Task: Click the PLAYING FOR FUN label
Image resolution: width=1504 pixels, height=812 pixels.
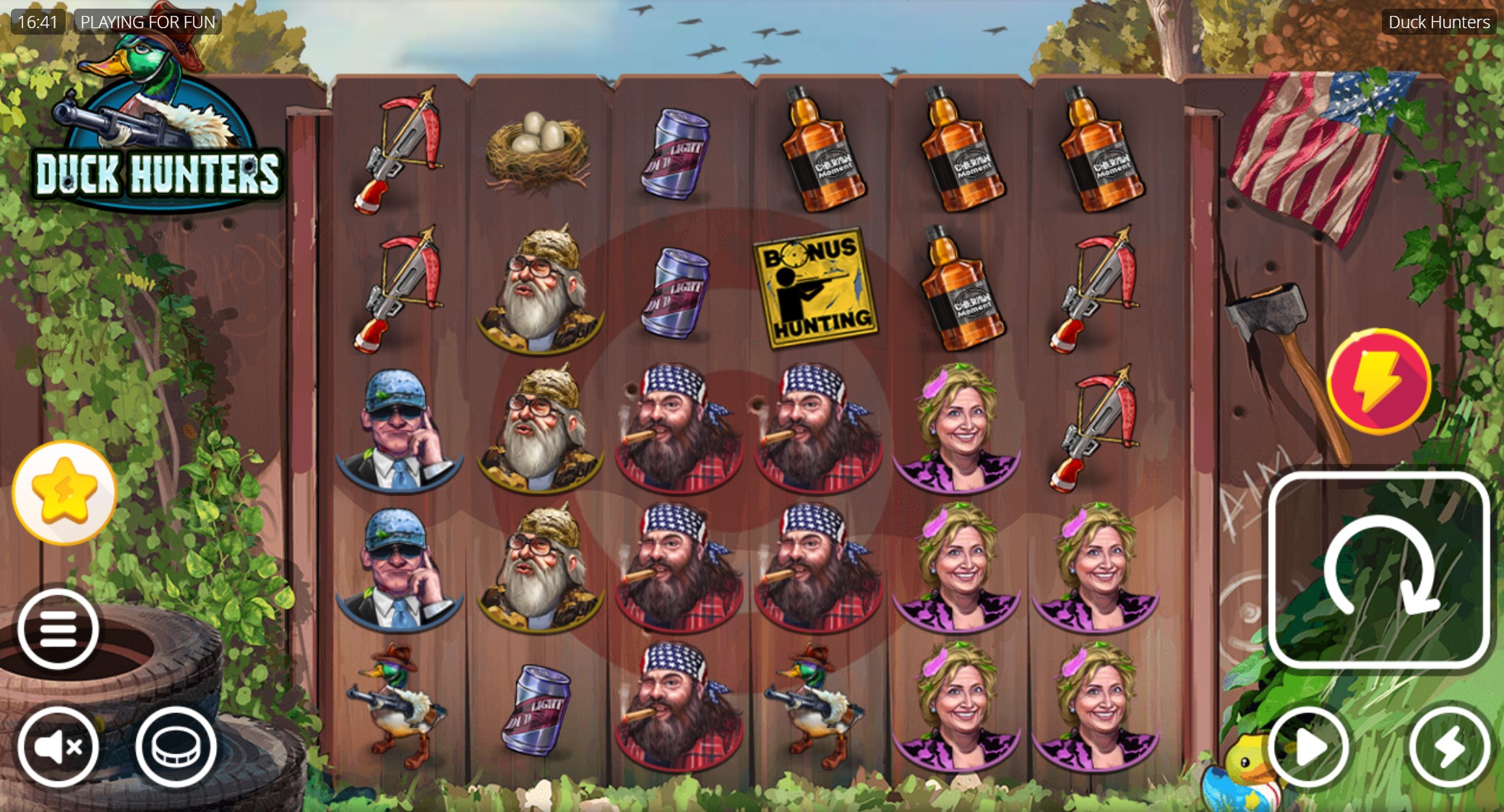Action: point(147,22)
